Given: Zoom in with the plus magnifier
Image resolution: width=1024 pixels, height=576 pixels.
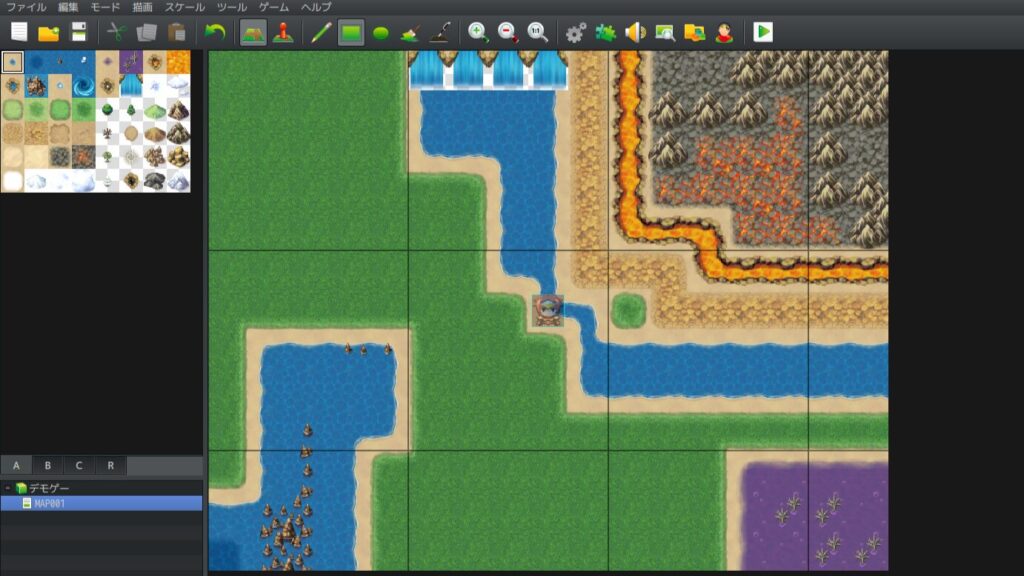Looking at the screenshot, I should click(479, 32).
